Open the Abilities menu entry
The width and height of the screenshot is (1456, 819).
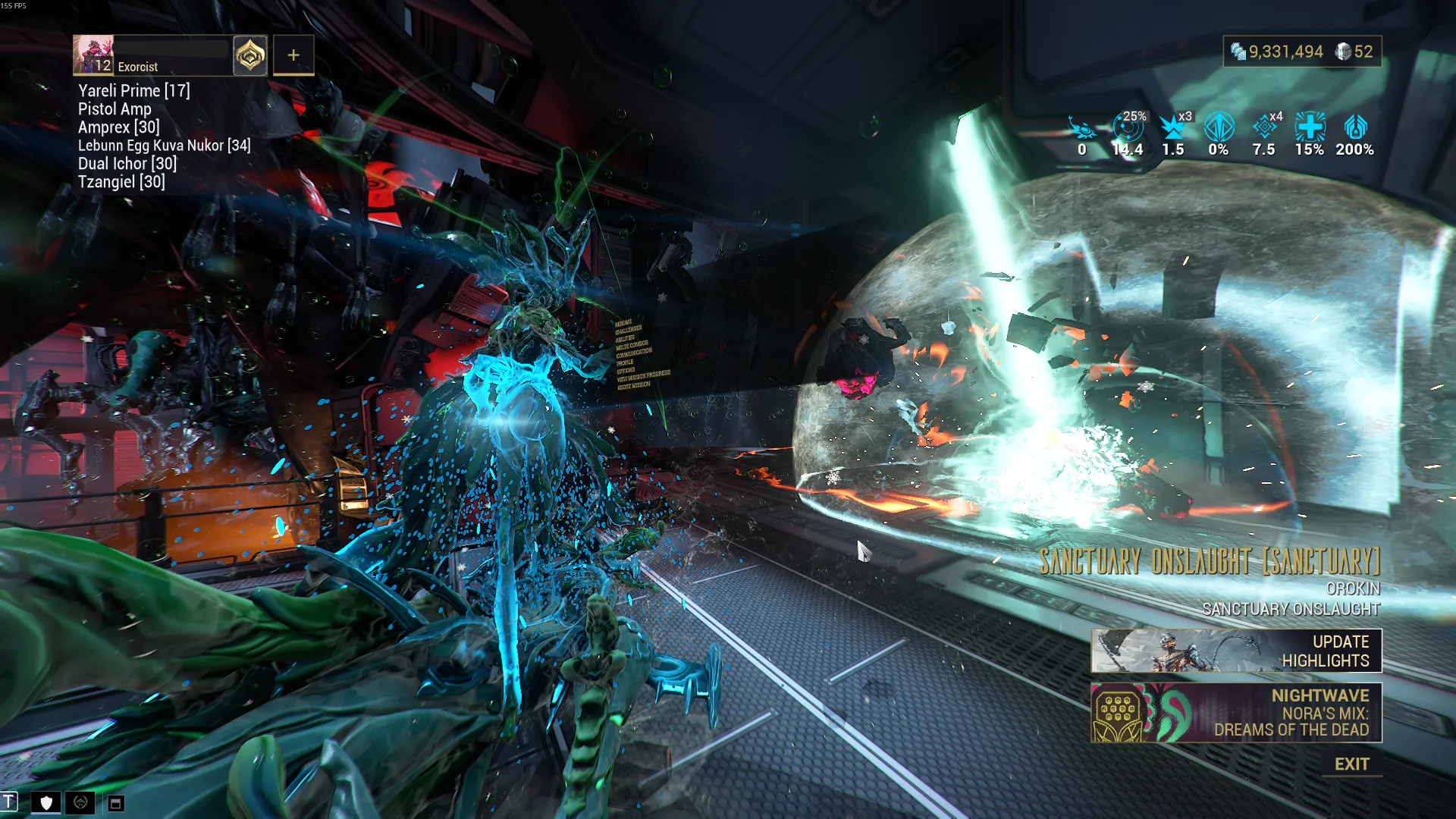(626, 338)
